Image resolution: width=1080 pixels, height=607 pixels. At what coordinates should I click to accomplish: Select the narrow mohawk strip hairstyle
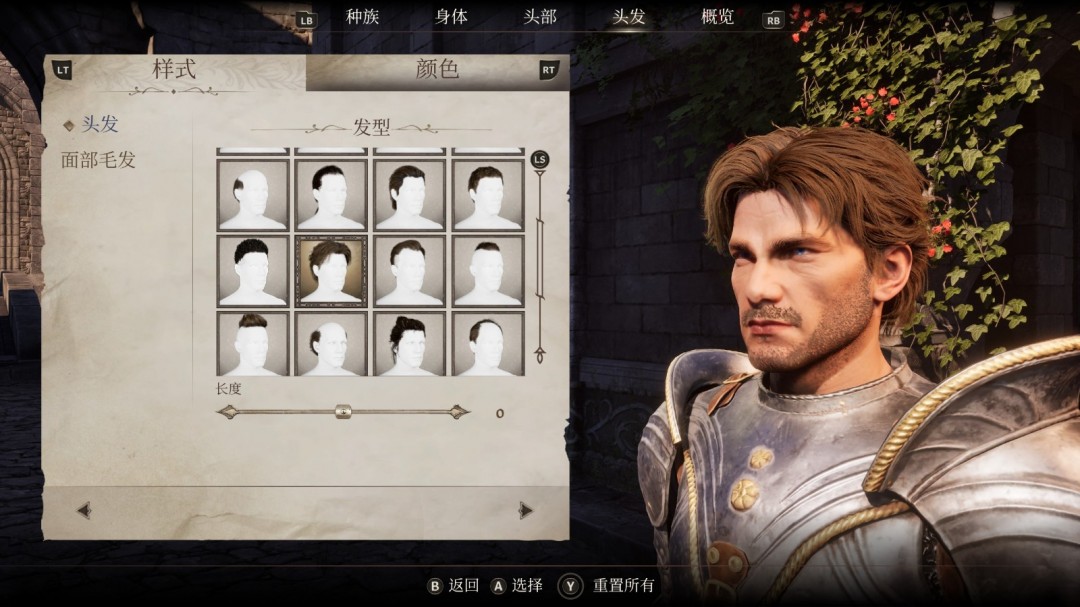click(x=488, y=271)
